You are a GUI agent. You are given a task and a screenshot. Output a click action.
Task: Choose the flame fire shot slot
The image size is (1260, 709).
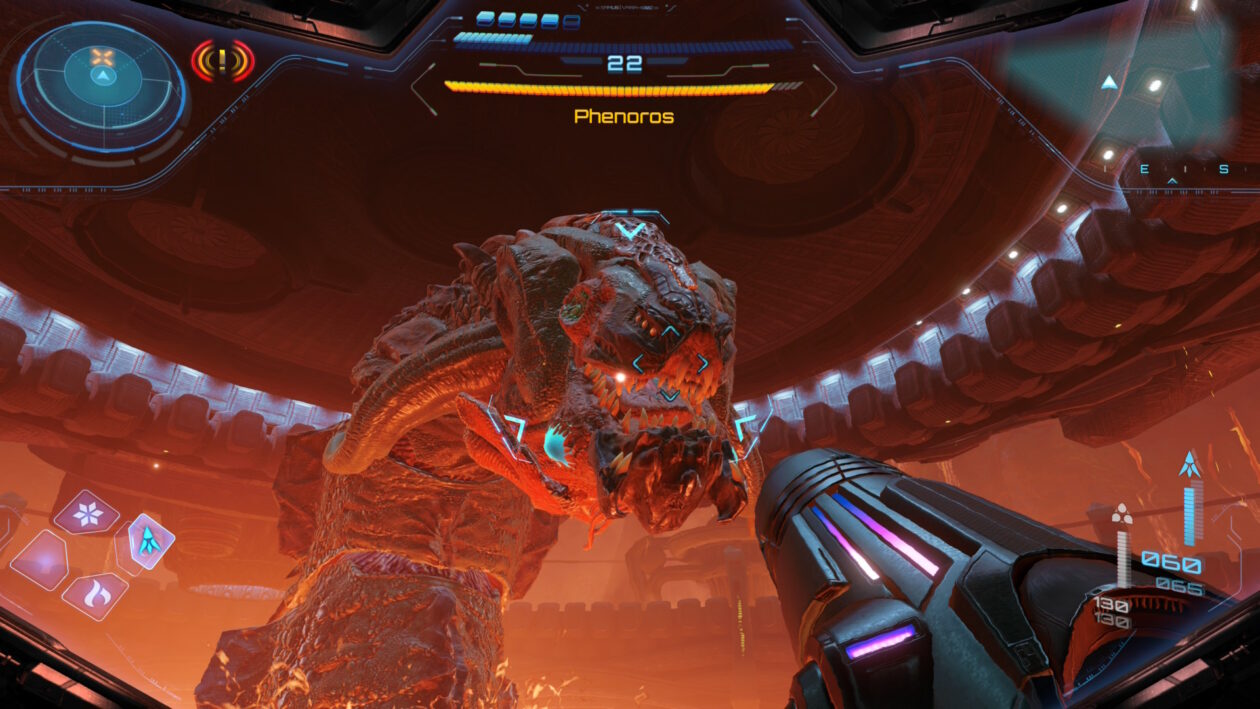pyautogui.click(x=95, y=596)
